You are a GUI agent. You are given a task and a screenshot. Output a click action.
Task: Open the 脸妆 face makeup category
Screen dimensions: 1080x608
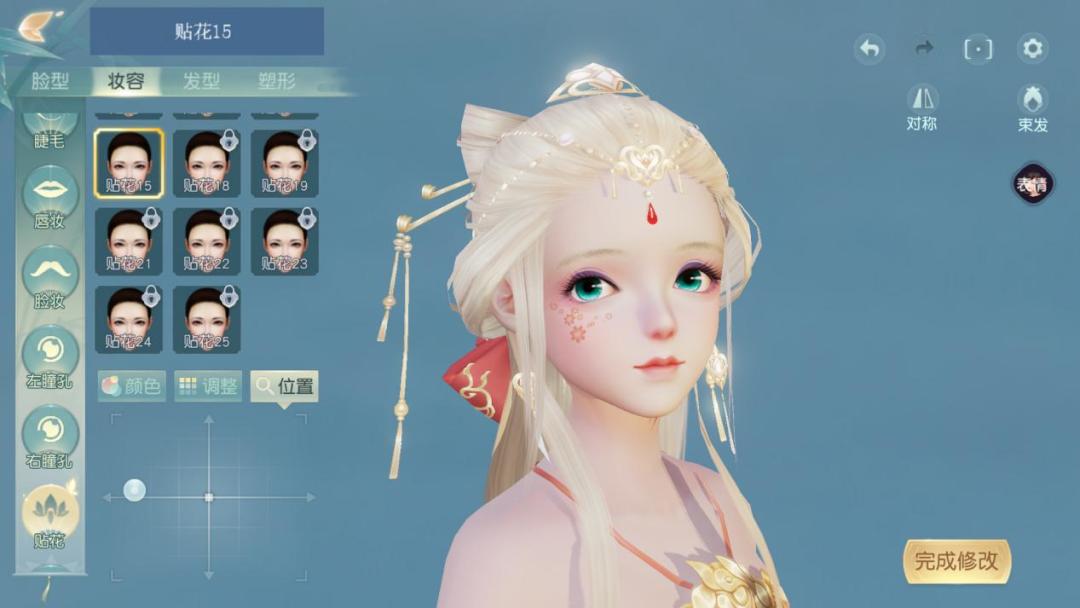coord(50,276)
